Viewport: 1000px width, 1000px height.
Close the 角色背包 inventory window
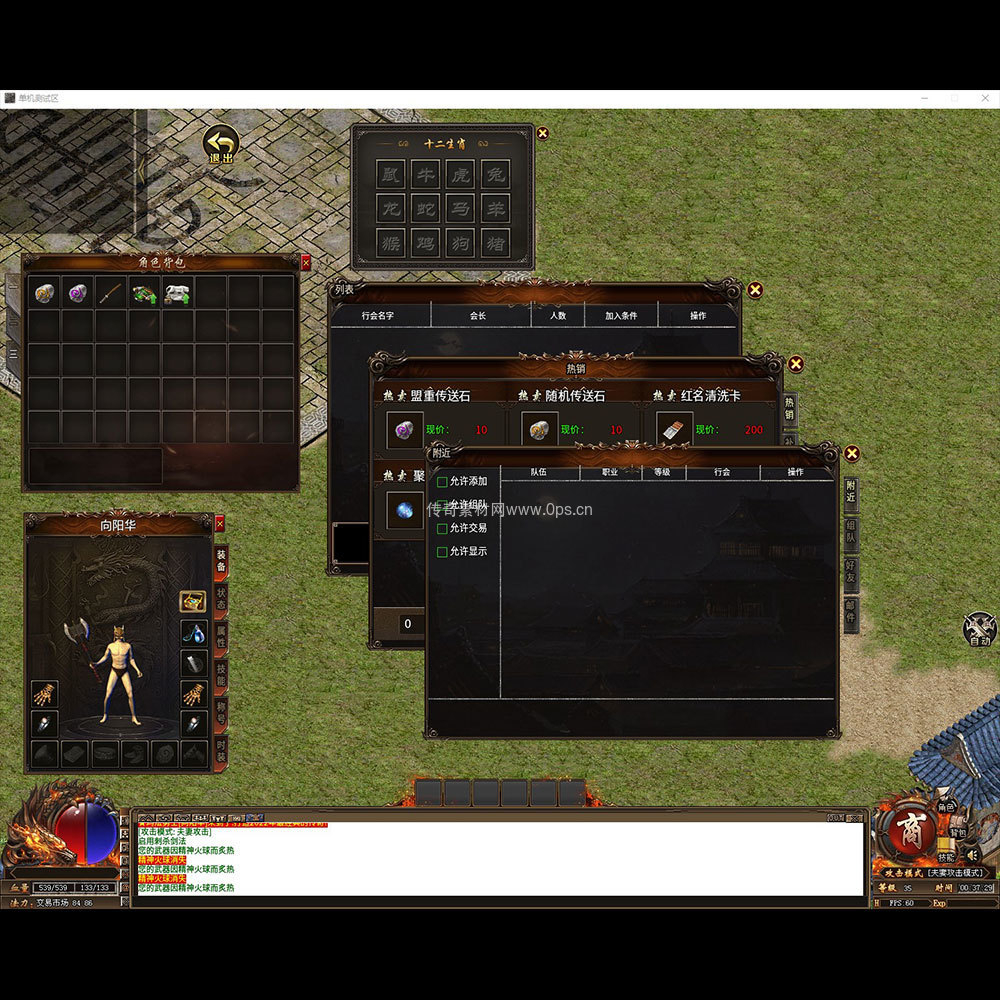point(306,263)
